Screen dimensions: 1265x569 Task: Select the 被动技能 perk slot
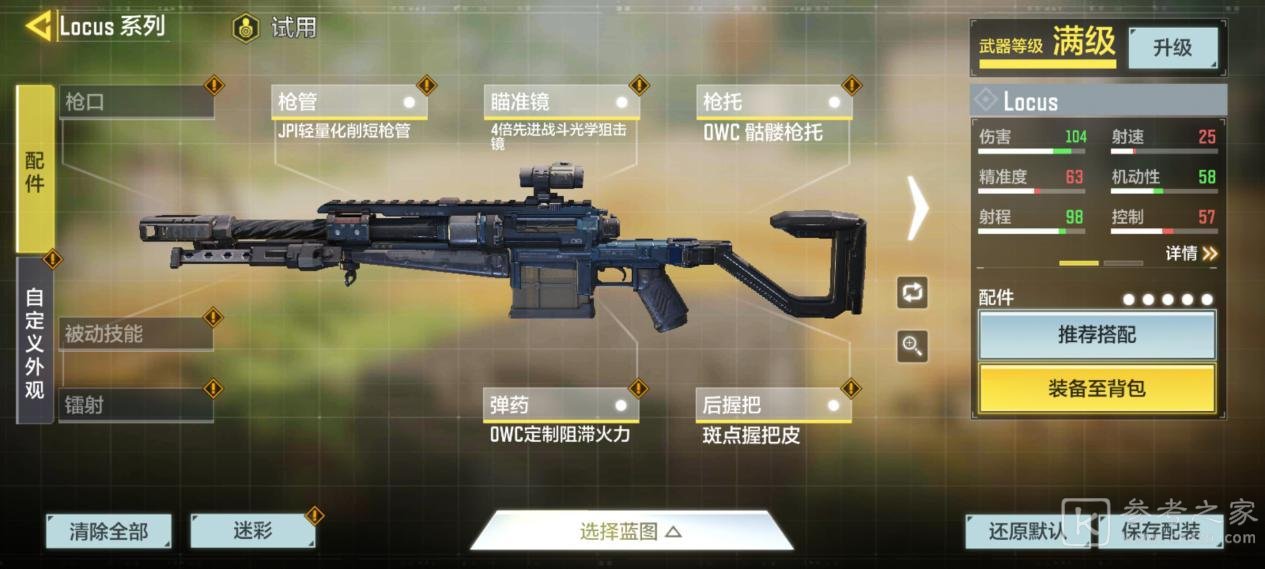(x=135, y=334)
